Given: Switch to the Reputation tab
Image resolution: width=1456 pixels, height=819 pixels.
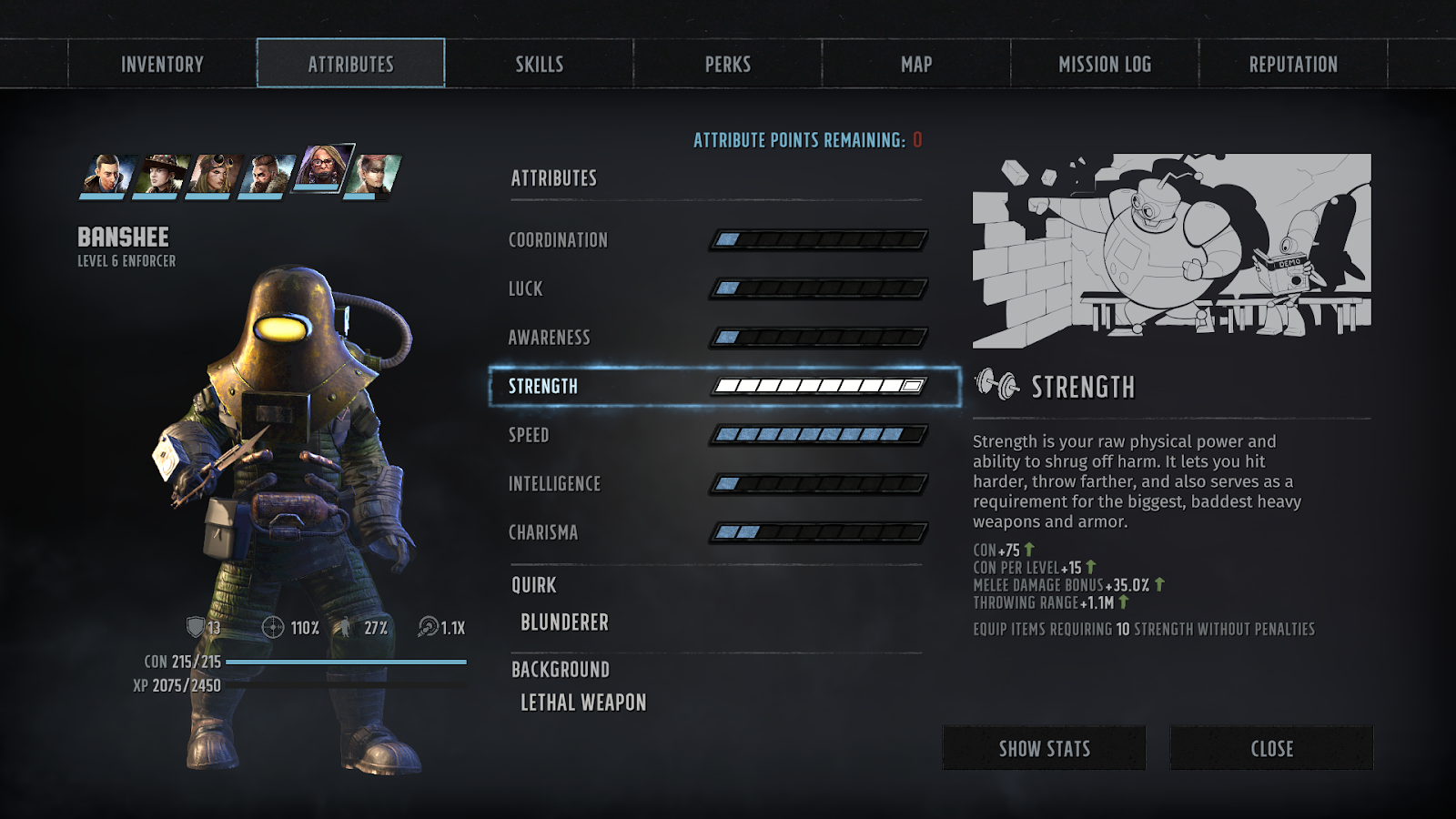Looking at the screenshot, I should (1292, 64).
